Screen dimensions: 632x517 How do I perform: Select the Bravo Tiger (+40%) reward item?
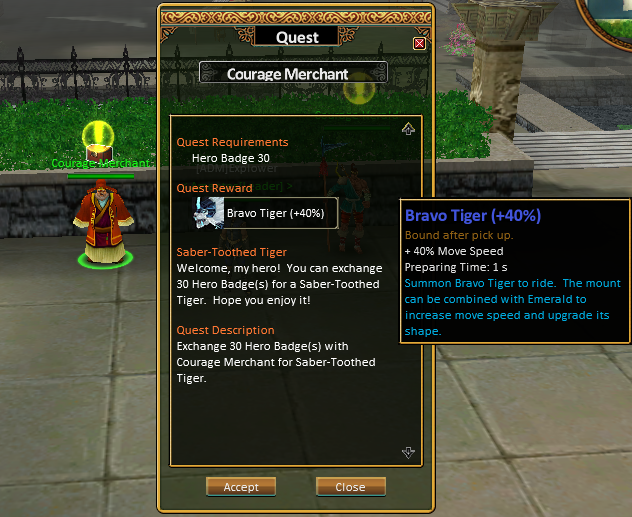pyautogui.click(x=266, y=213)
